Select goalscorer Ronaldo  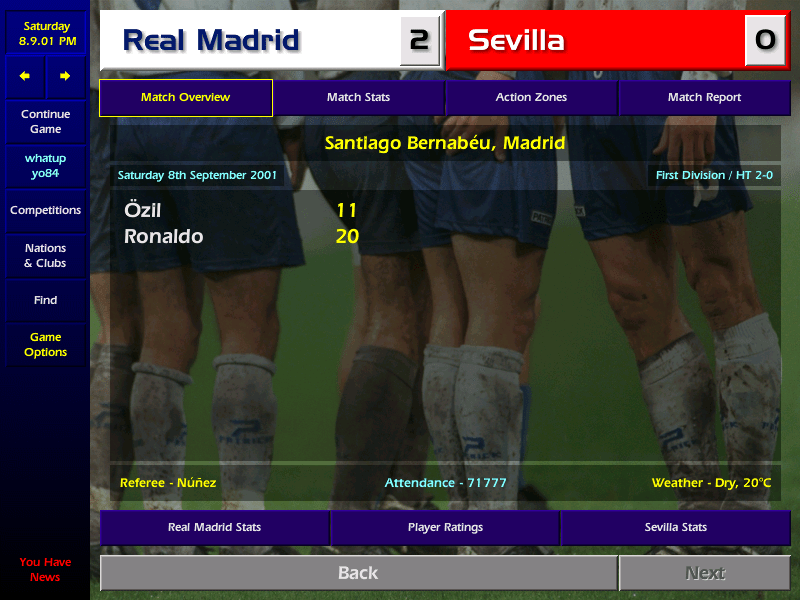coord(163,237)
